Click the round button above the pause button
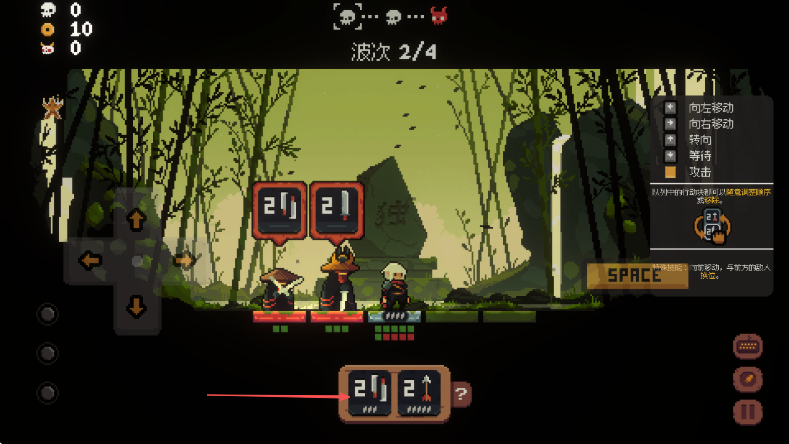 coord(747,379)
